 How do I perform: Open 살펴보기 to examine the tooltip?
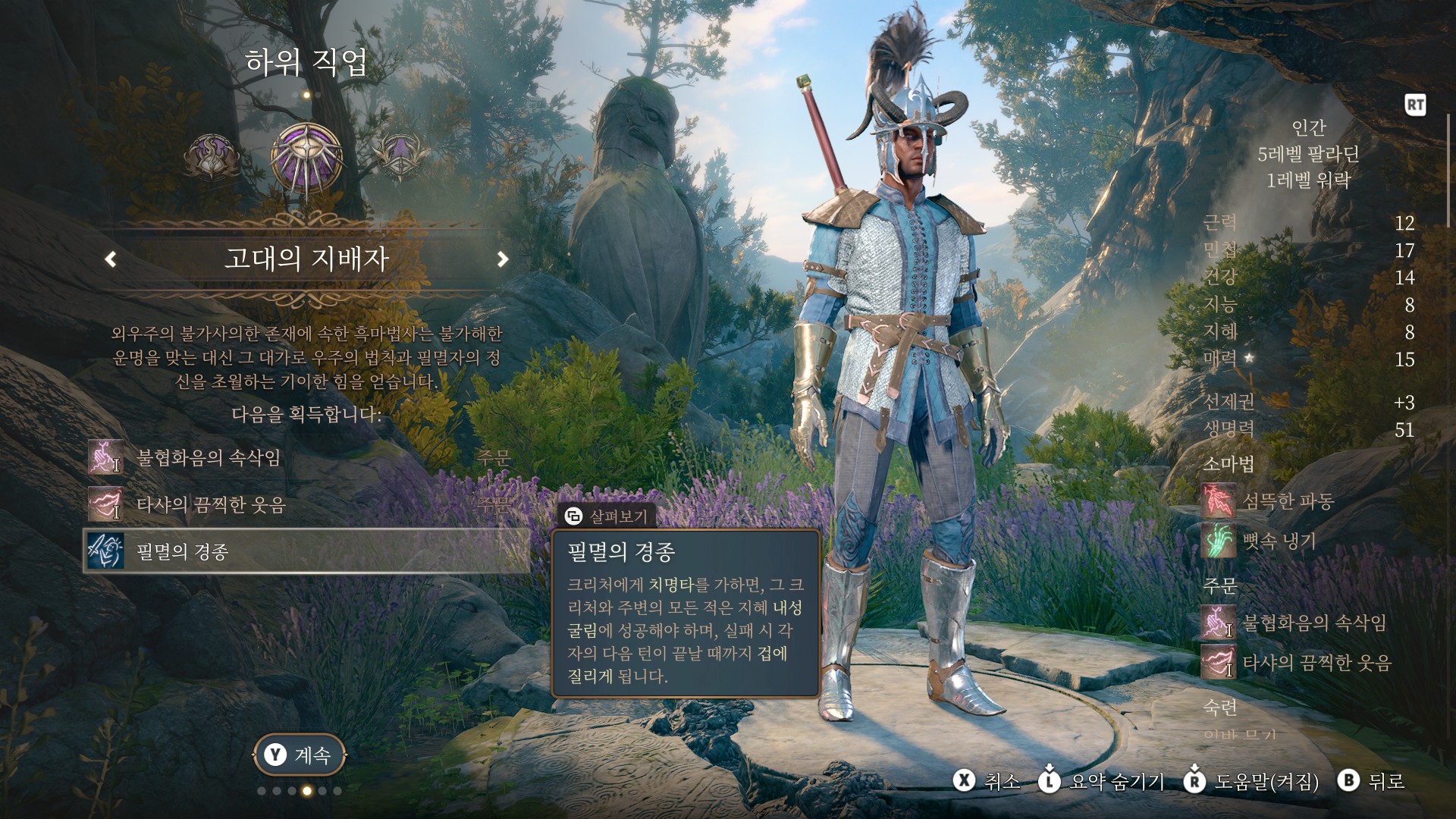pyautogui.click(x=607, y=516)
